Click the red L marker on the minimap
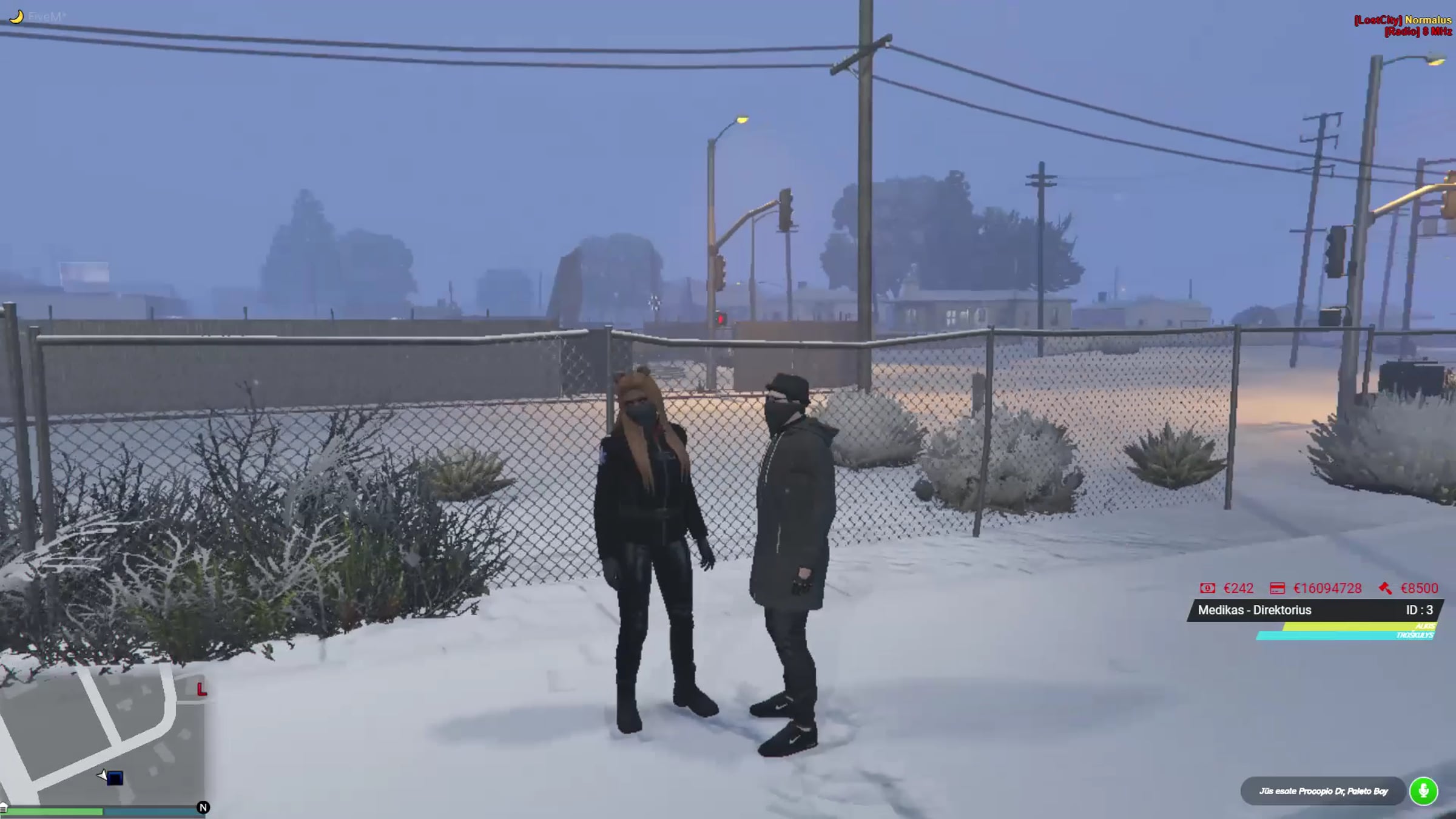This screenshot has height=819, width=1456. [x=201, y=689]
